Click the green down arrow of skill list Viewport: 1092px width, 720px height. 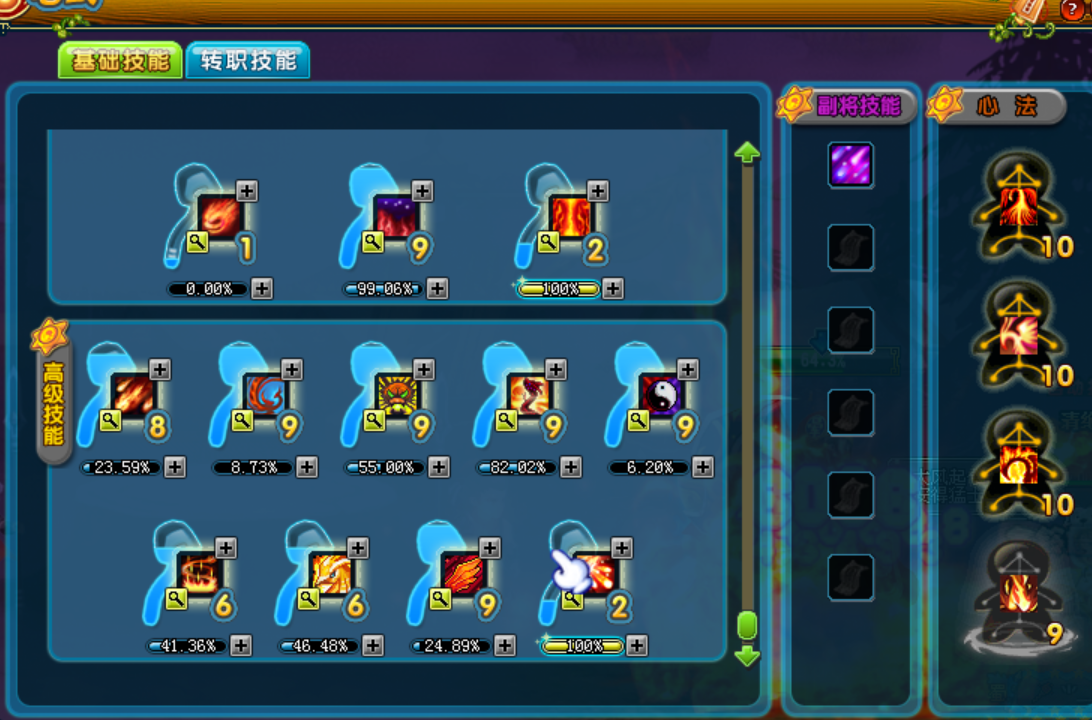point(747,657)
